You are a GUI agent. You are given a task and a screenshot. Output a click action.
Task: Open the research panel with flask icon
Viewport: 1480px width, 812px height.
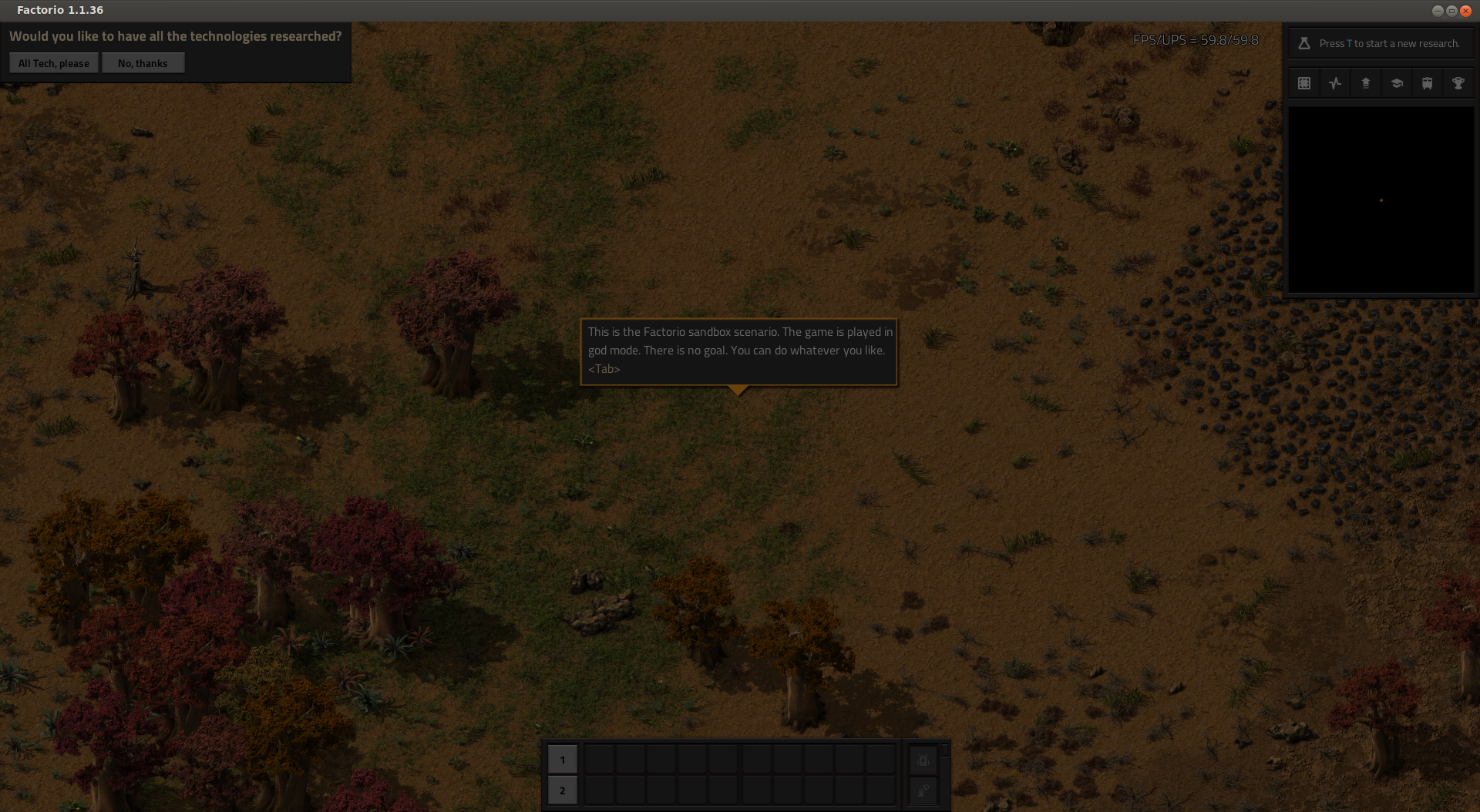tap(1304, 43)
